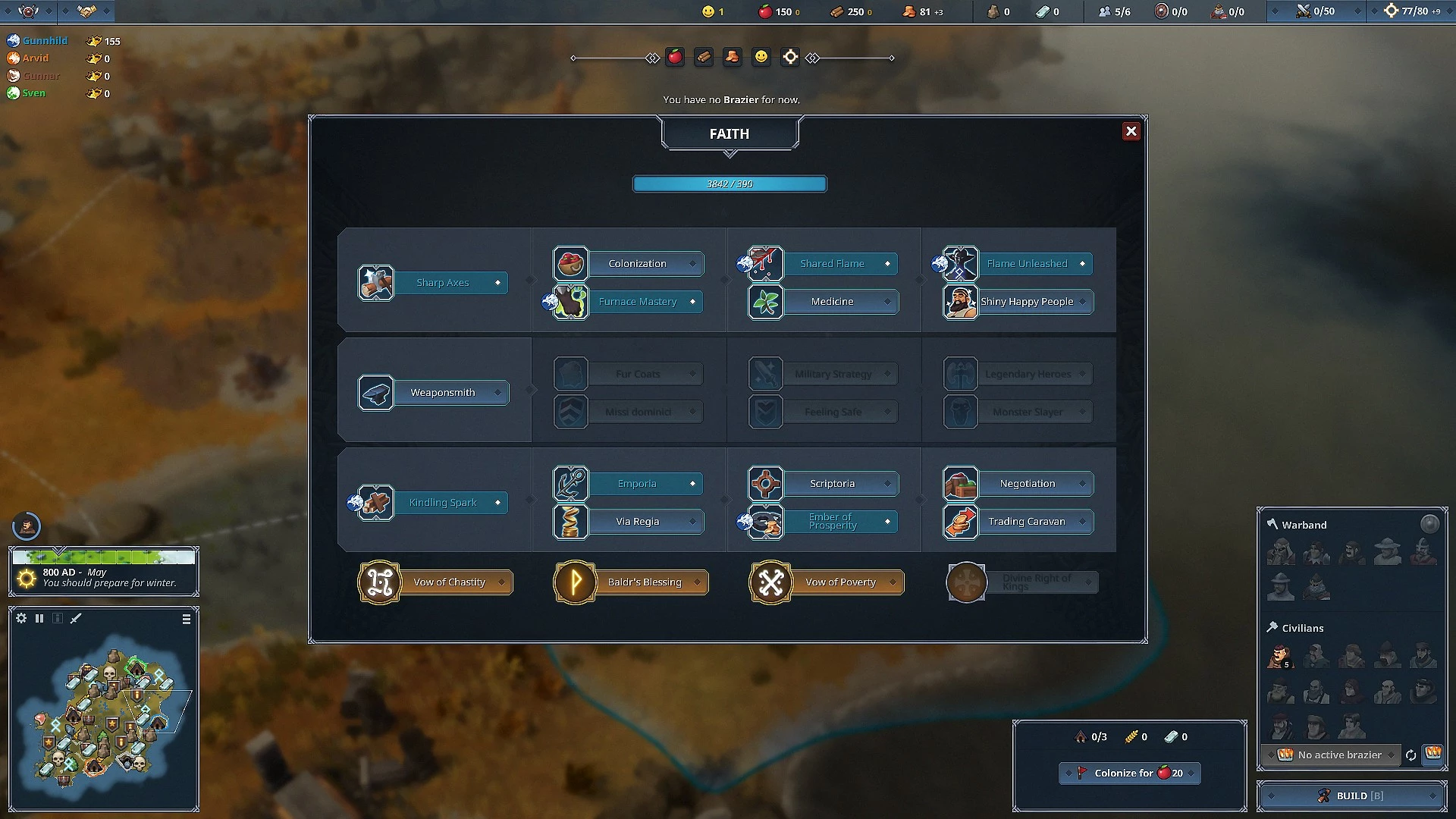1456x819 pixels.
Task: Colonize the area for 20 food
Action: coord(1130,773)
